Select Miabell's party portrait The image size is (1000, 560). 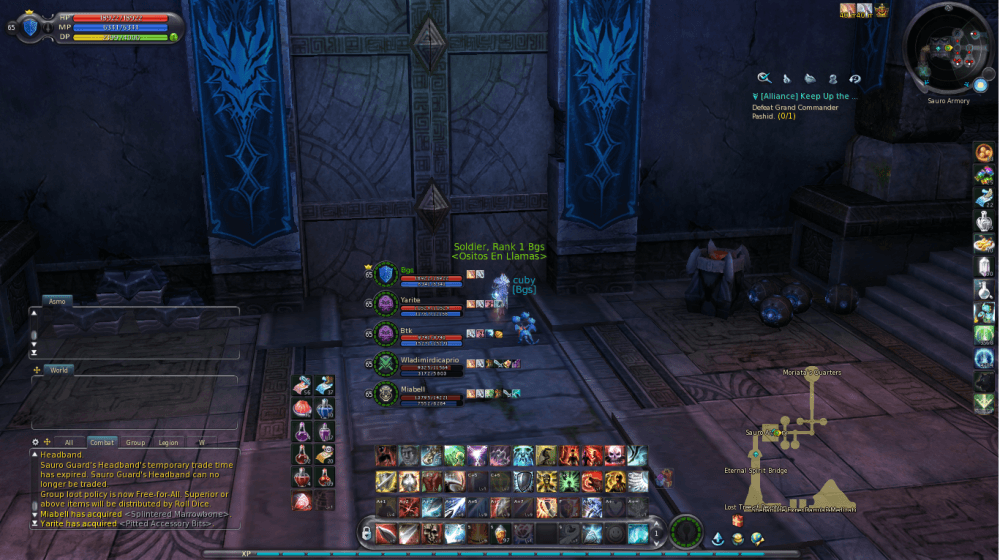point(386,393)
